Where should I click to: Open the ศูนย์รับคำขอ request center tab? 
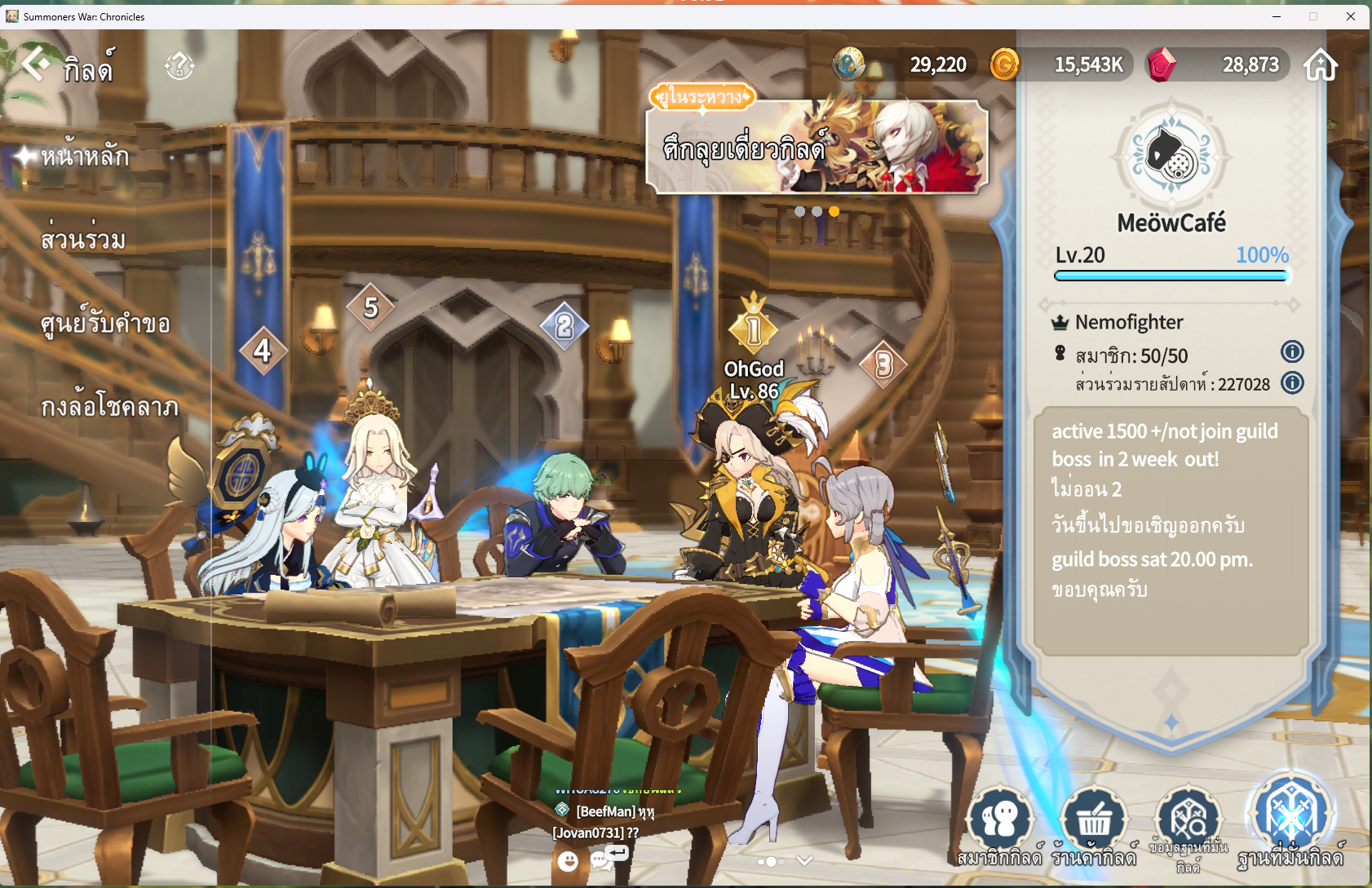coord(105,324)
